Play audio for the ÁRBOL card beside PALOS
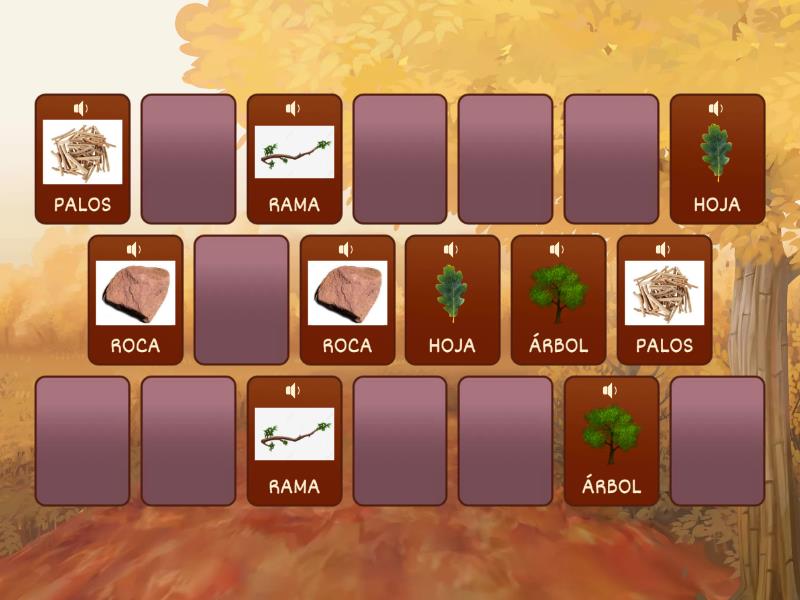This screenshot has width=800, height=600. point(558,249)
